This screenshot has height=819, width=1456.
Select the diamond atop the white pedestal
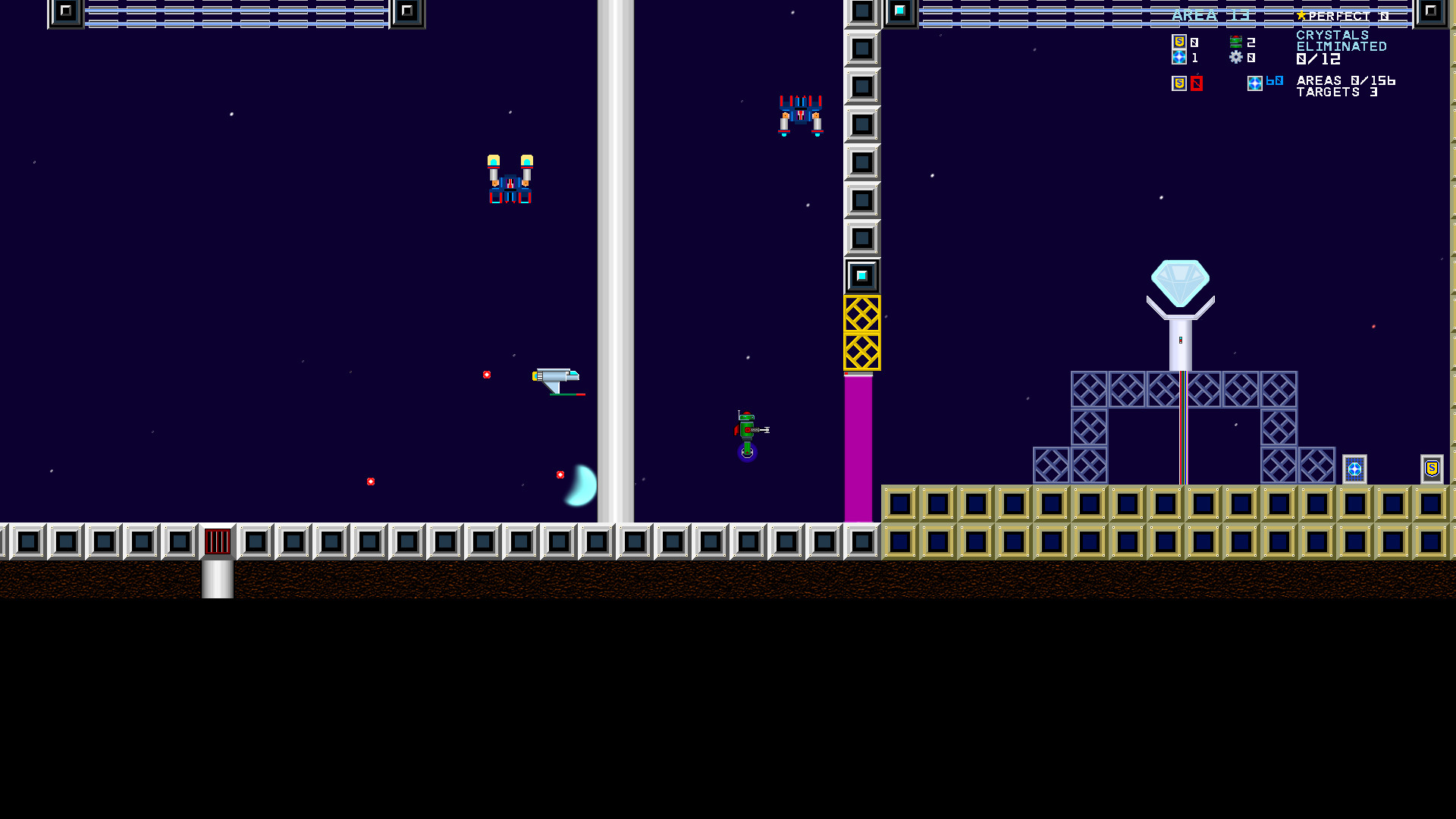[1180, 281]
